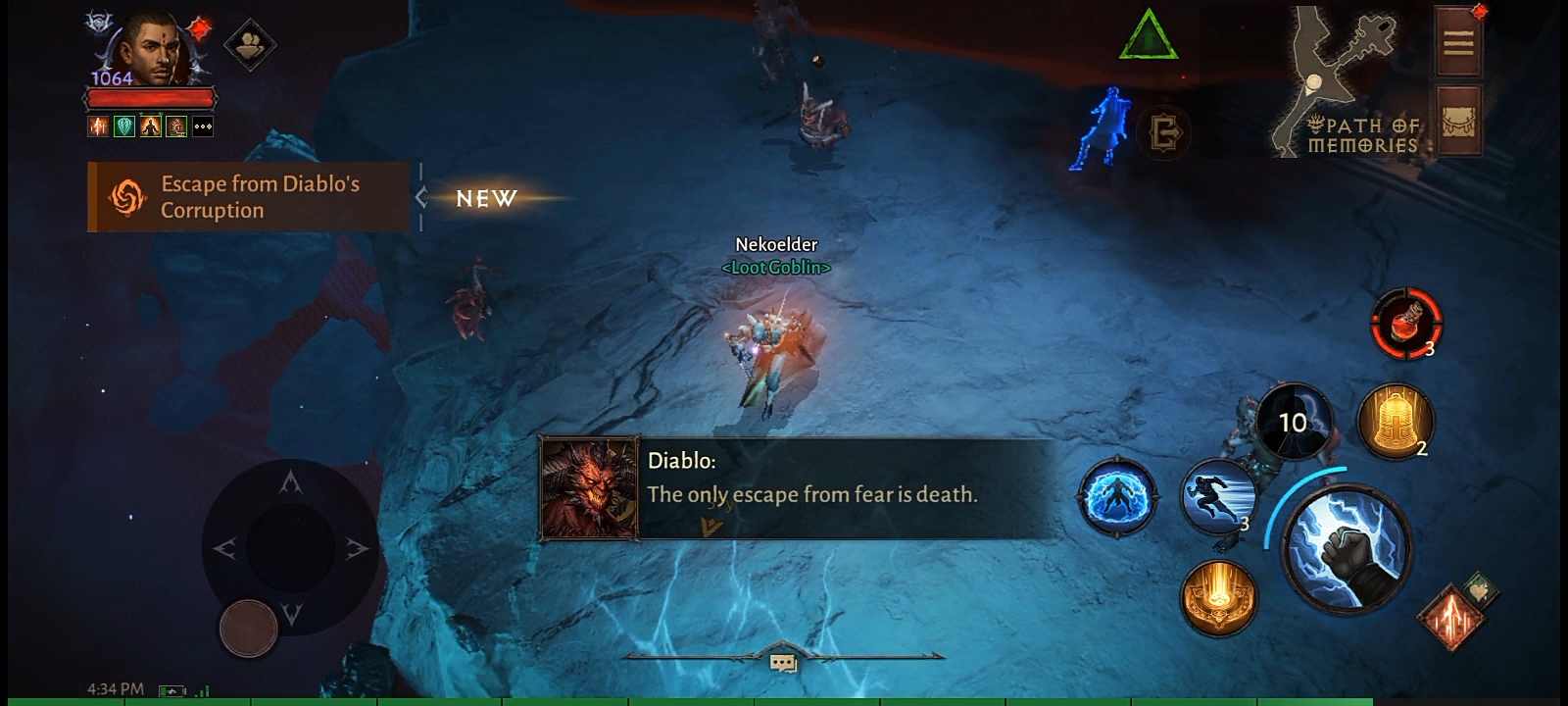Collapse the quest tracker with the arrow
This screenshot has height=706, width=1568.
coord(421,197)
